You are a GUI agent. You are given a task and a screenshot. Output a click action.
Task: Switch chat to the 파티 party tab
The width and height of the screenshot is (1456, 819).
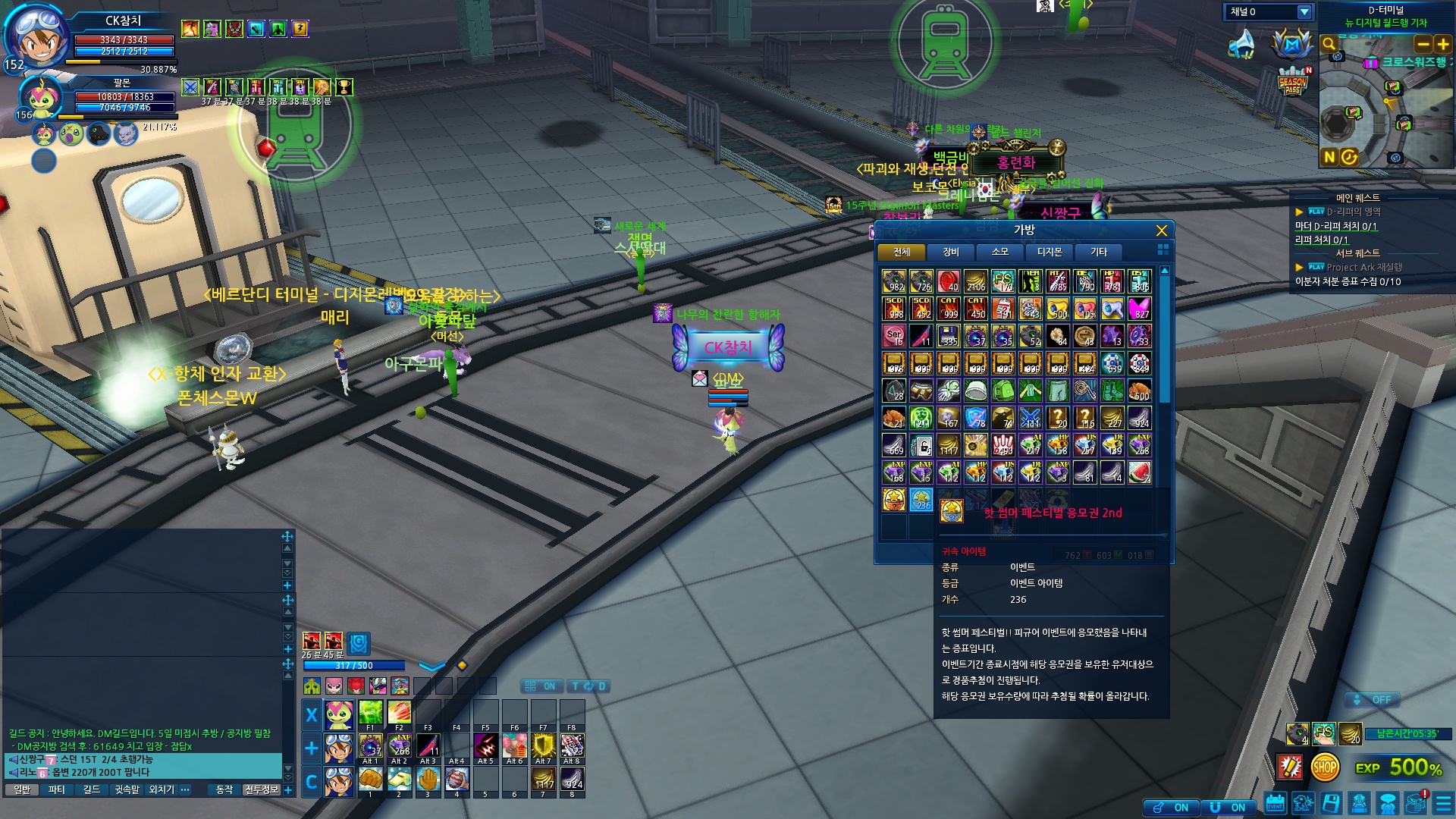[x=57, y=789]
